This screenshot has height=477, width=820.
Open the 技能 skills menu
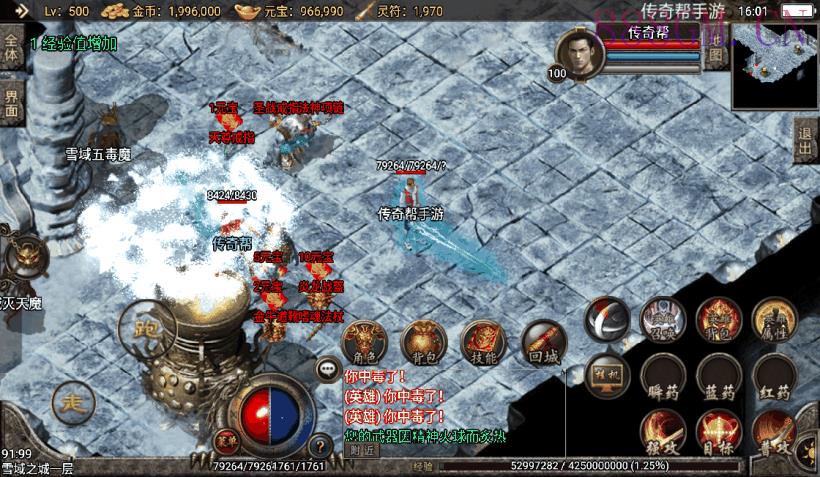484,342
